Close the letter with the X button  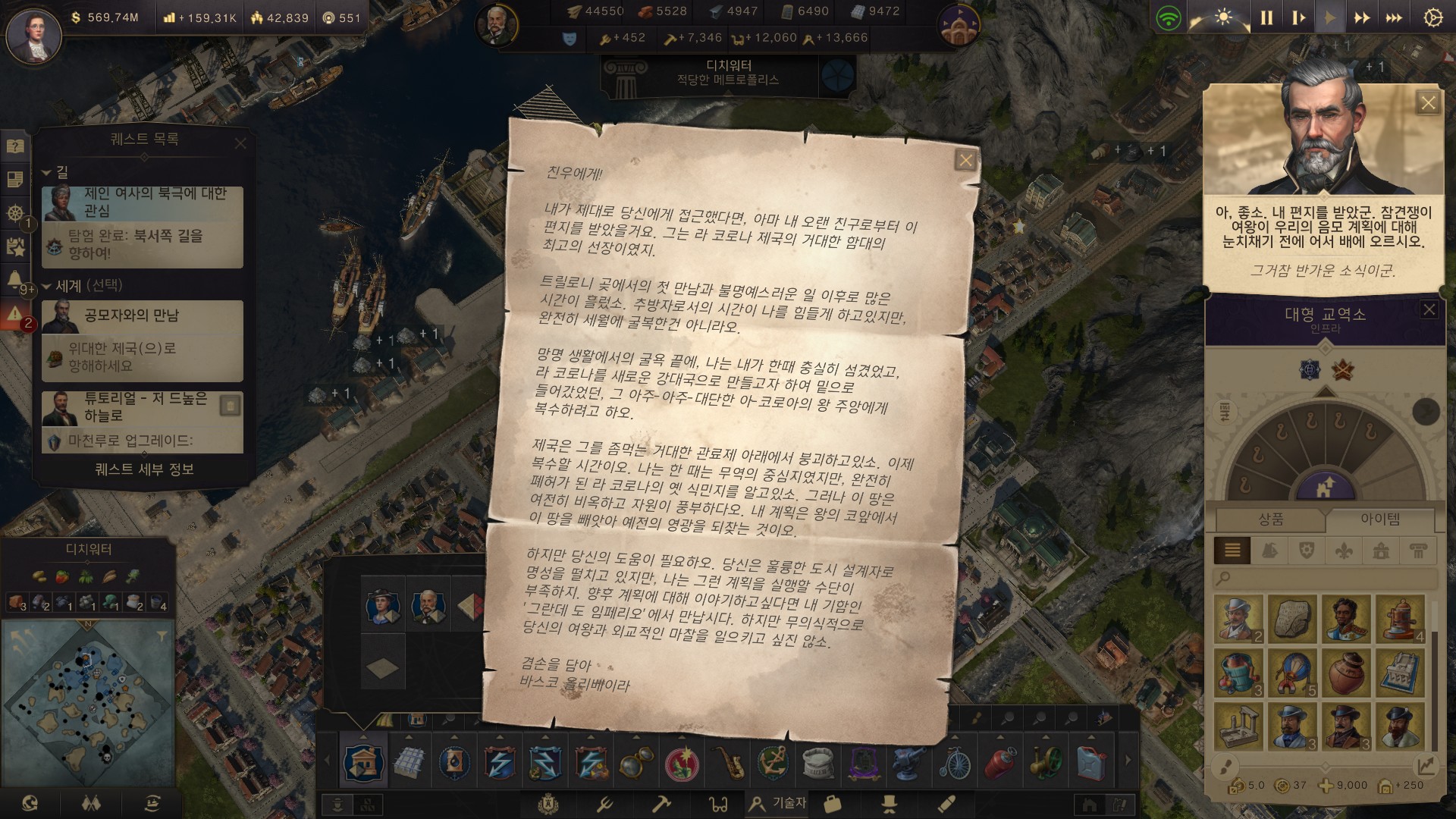pos(965,160)
